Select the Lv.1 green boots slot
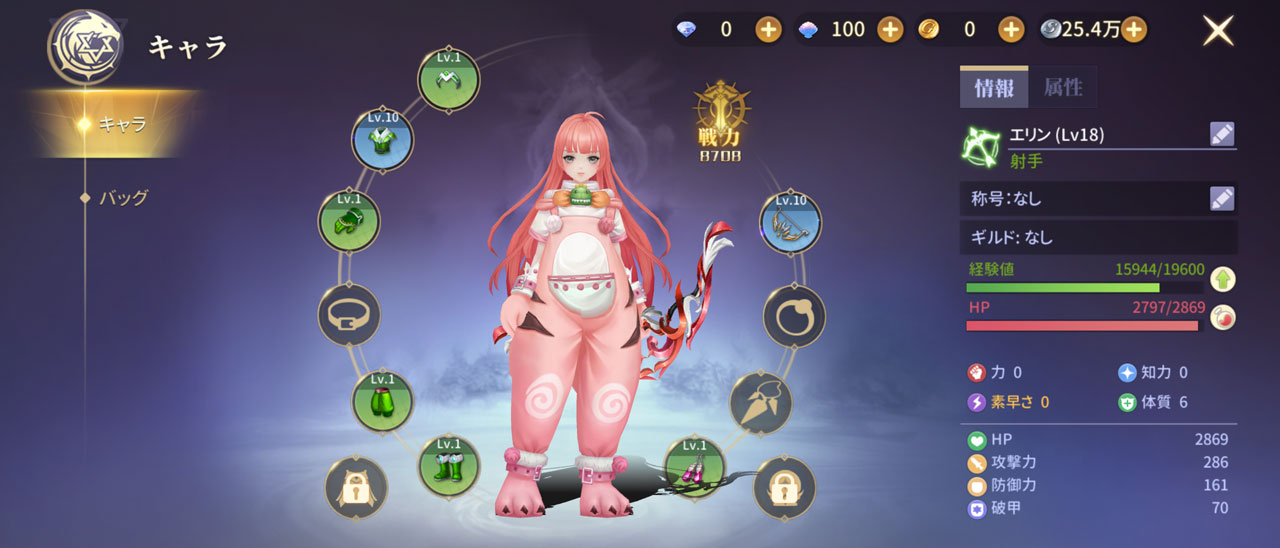Image resolution: width=1280 pixels, height=548 pixels. (x=448, y=466)
